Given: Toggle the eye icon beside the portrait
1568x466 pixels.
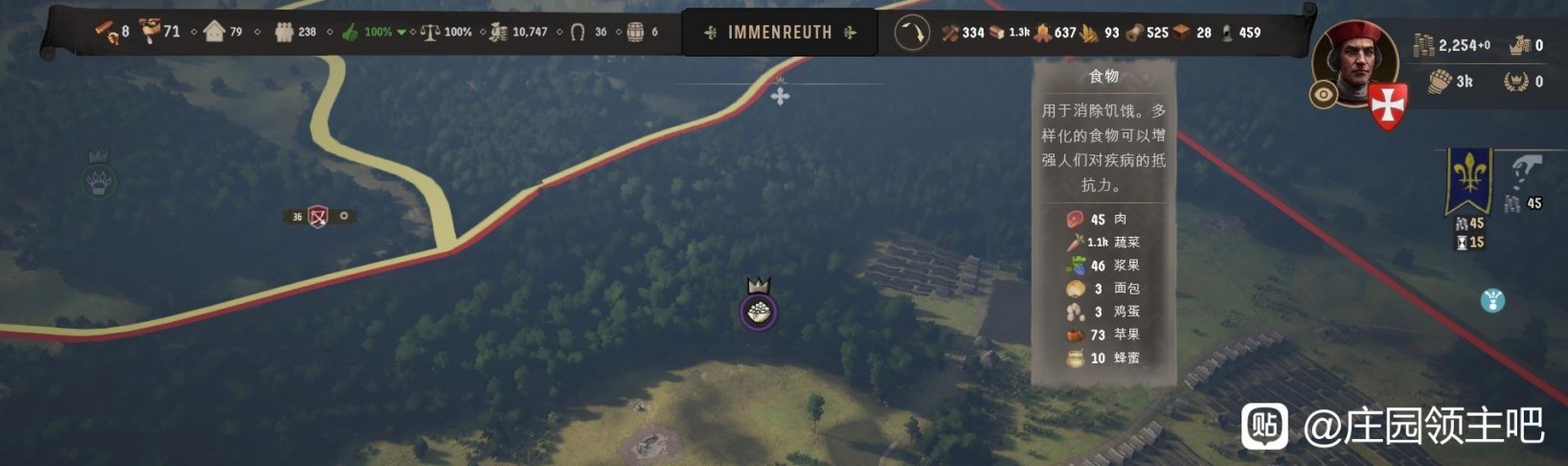Looking at the screenshot, I should [x=1324, y=95].
